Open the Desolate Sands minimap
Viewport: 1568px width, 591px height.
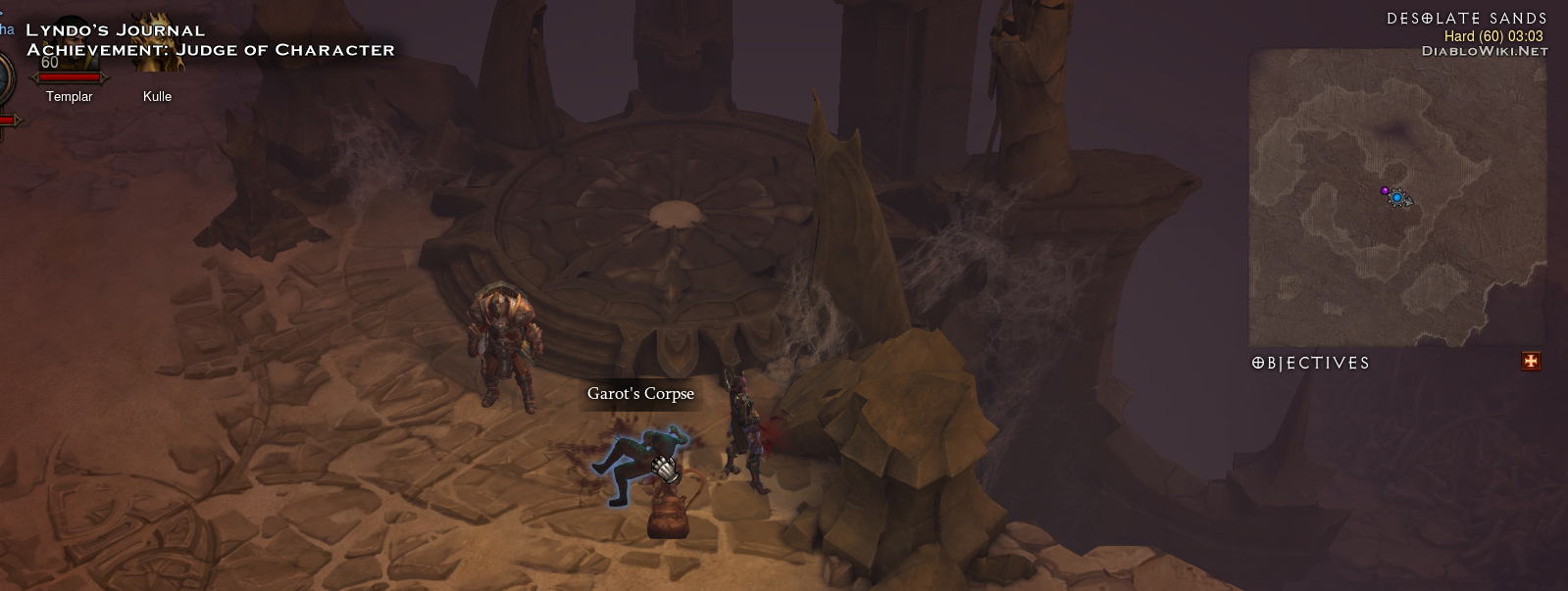pos(1396,196)
